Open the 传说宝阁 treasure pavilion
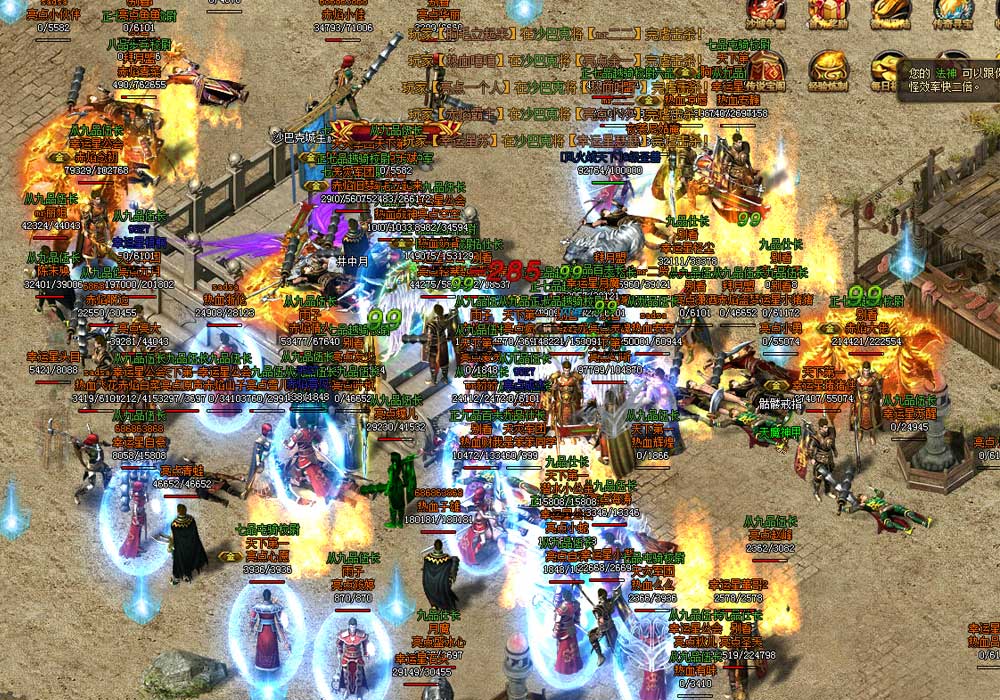 [x=767, y=71]
